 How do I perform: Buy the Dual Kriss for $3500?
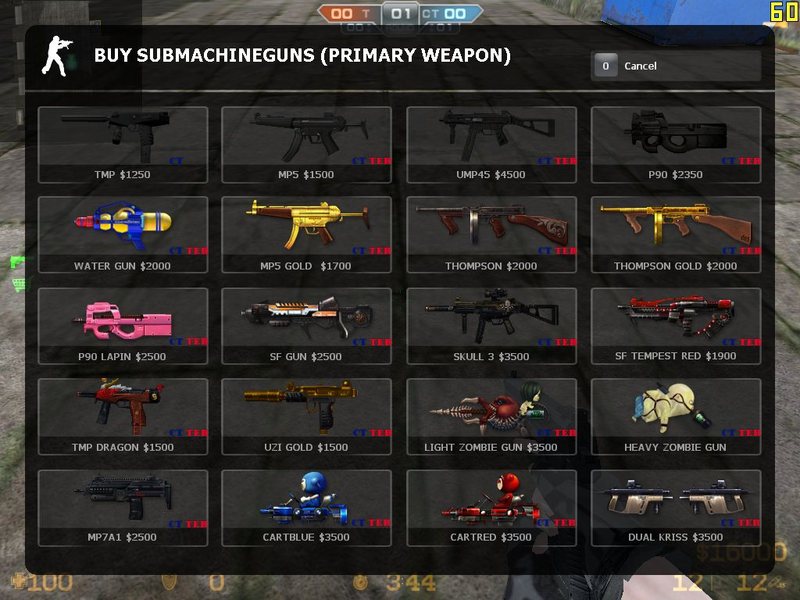(676, 508)
